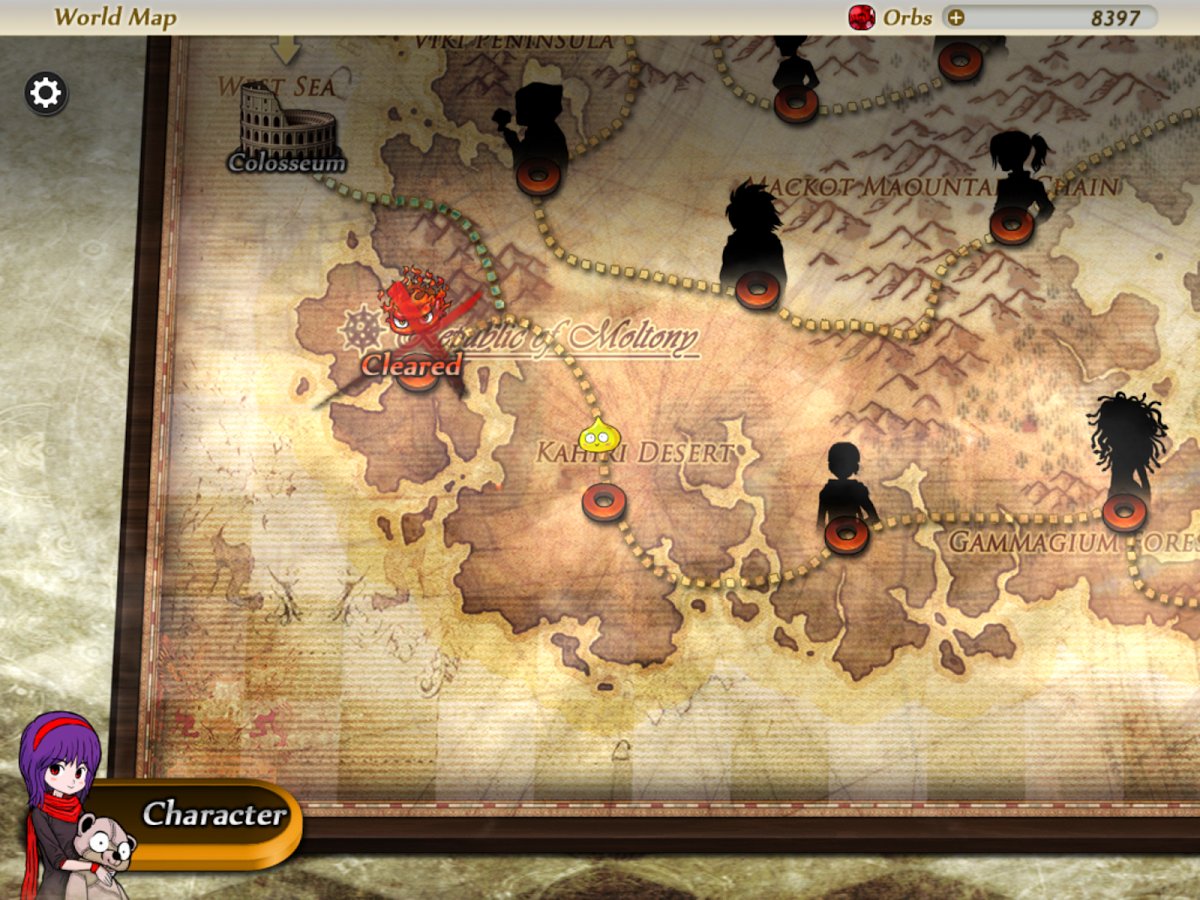
Task: Open the settings gear menu
Action: [x=46, y=94]
